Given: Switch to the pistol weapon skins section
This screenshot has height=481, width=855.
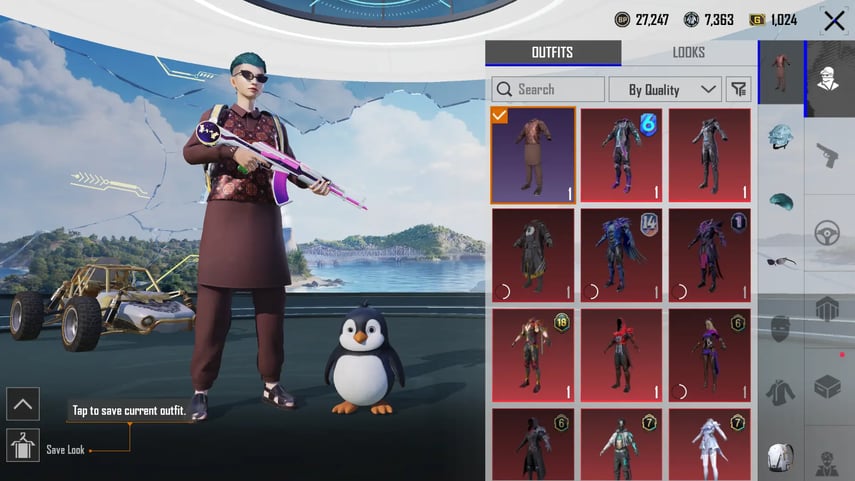Looking at the screenshot, I should [828, 155].
